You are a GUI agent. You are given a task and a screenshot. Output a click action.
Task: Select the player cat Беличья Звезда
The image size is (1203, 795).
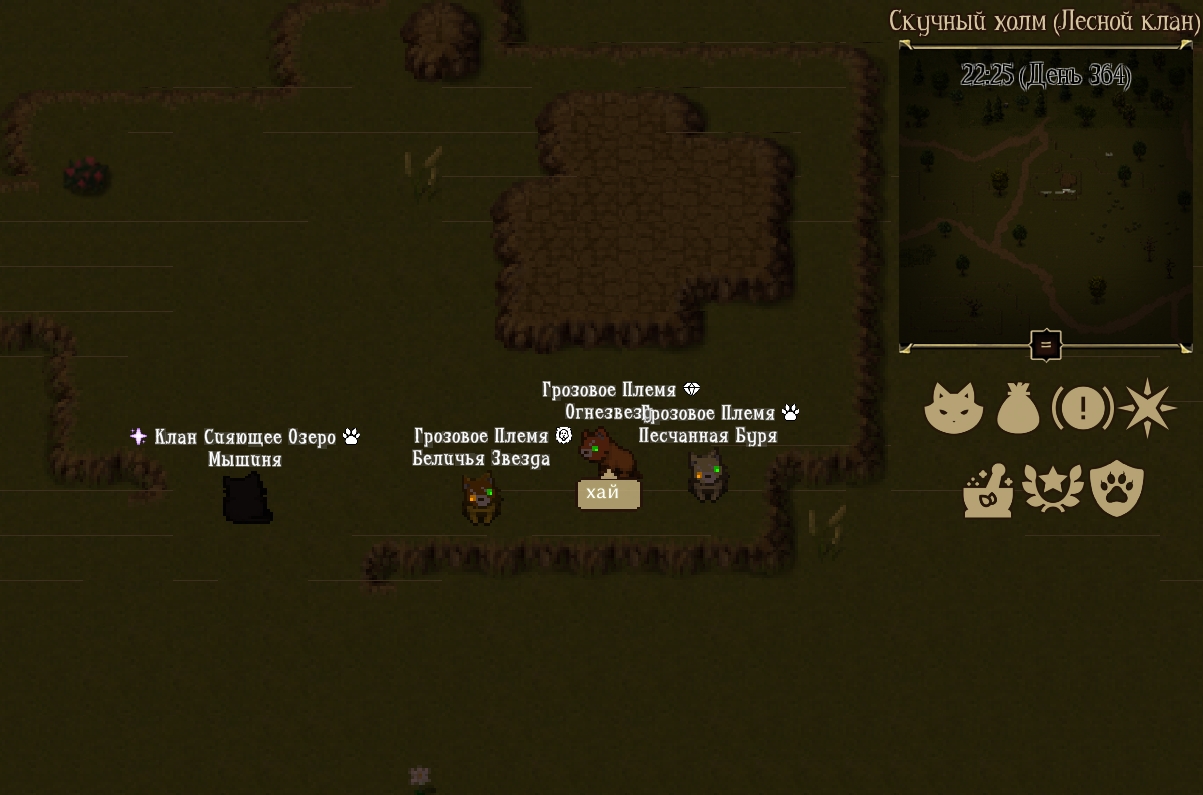pos(481,498)
